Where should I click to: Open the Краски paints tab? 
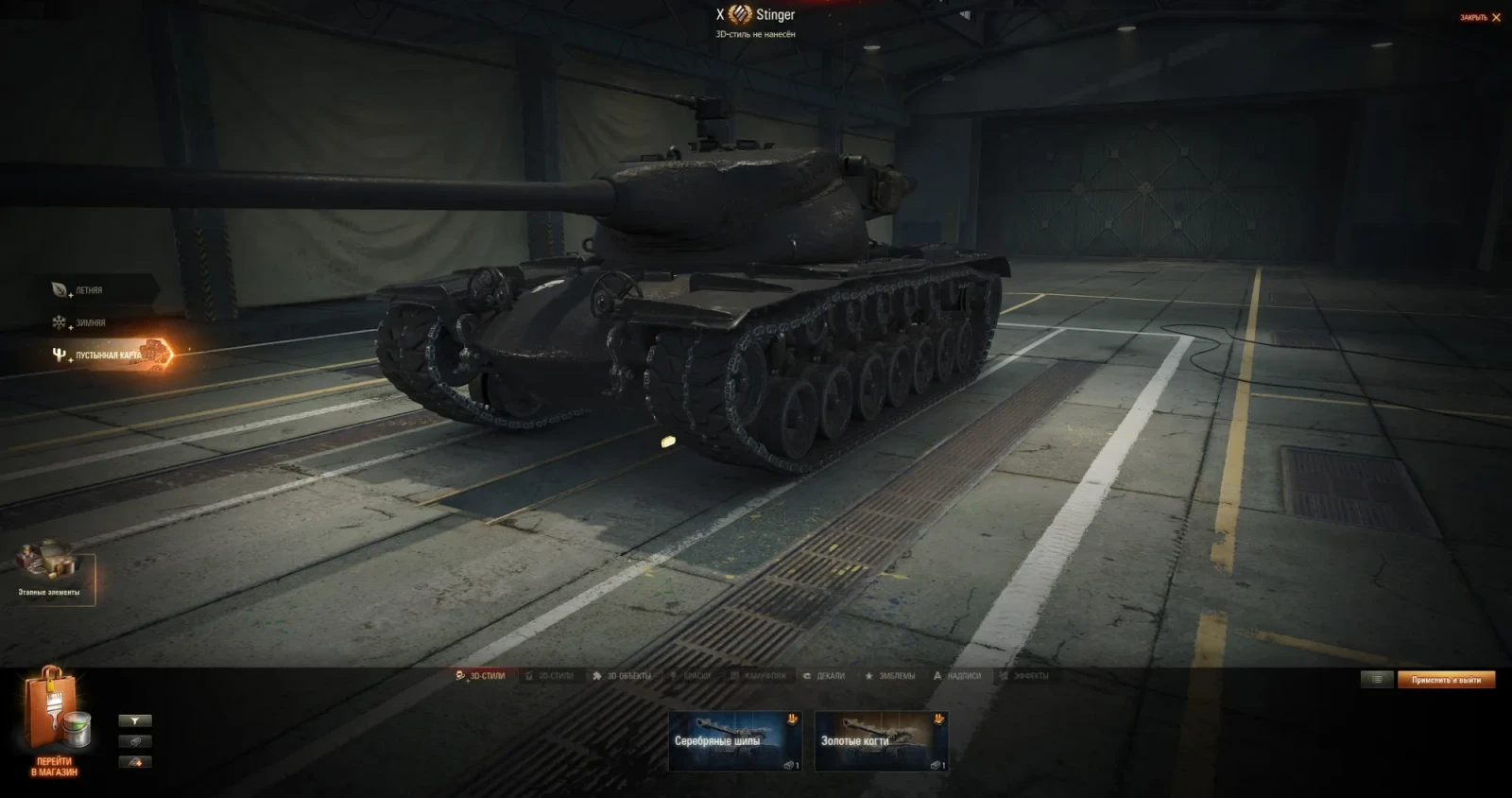691,676
